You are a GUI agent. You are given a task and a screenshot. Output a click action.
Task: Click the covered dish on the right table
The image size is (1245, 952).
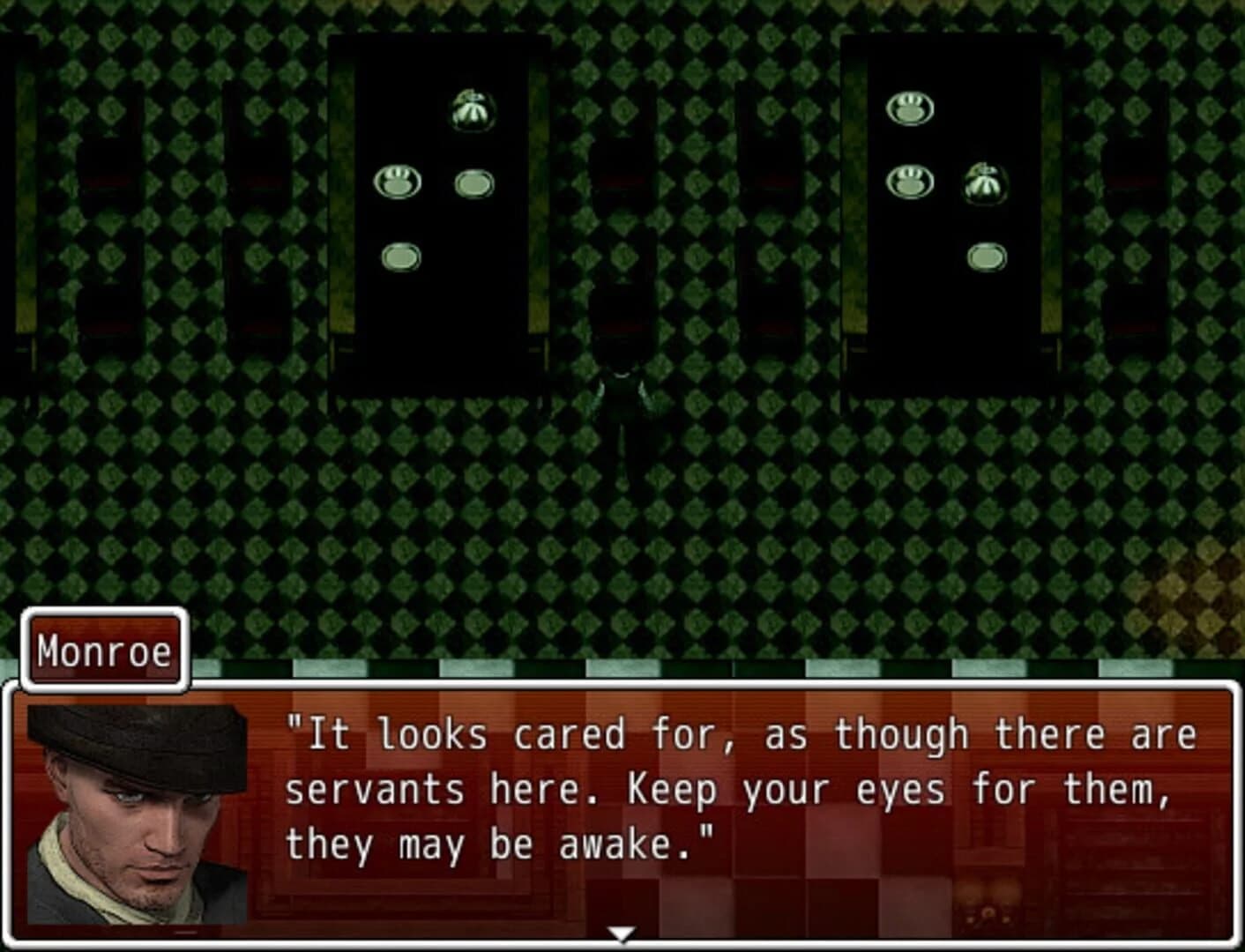(x=983, y=181)
